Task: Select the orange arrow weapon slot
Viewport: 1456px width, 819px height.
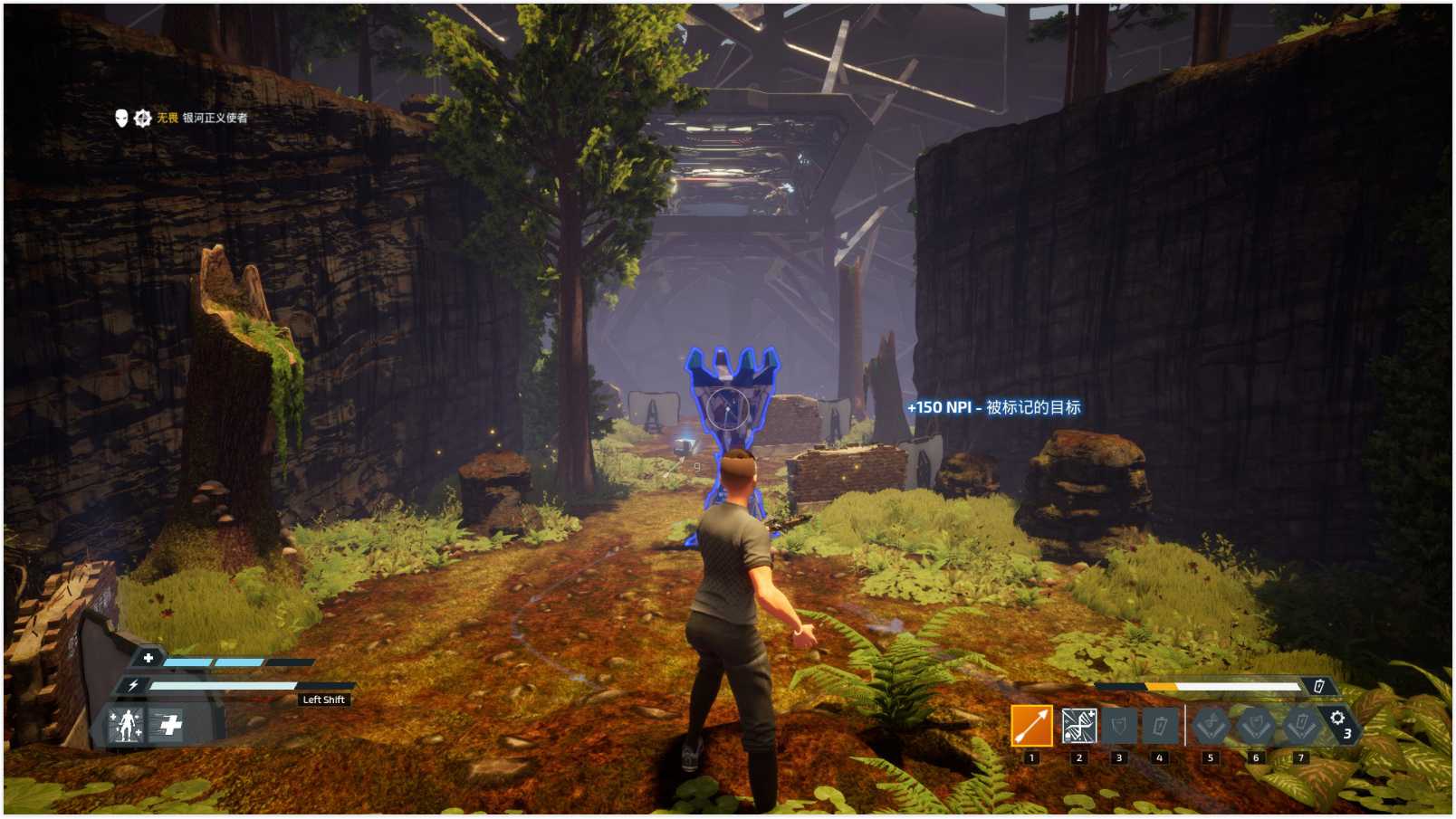Action: 1031,726
